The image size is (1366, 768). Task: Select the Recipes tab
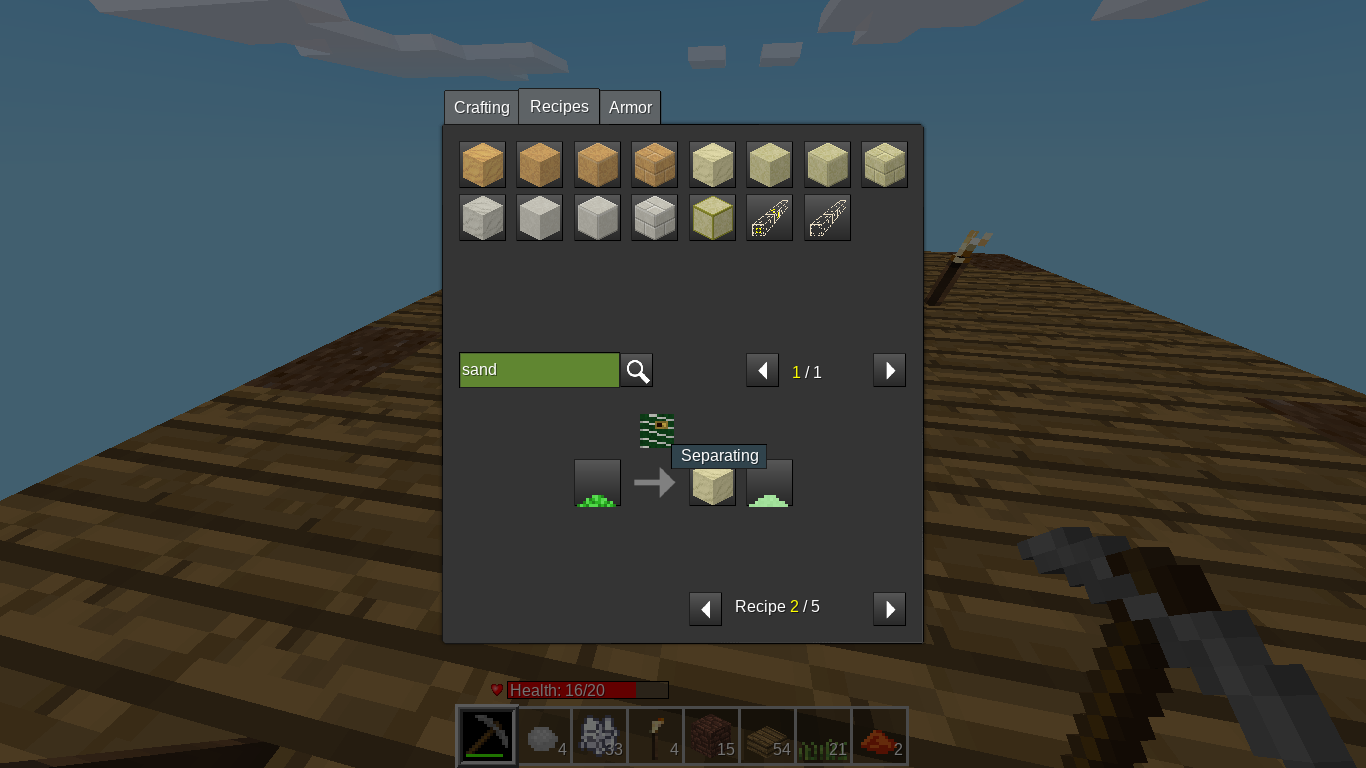coord(559,106)
